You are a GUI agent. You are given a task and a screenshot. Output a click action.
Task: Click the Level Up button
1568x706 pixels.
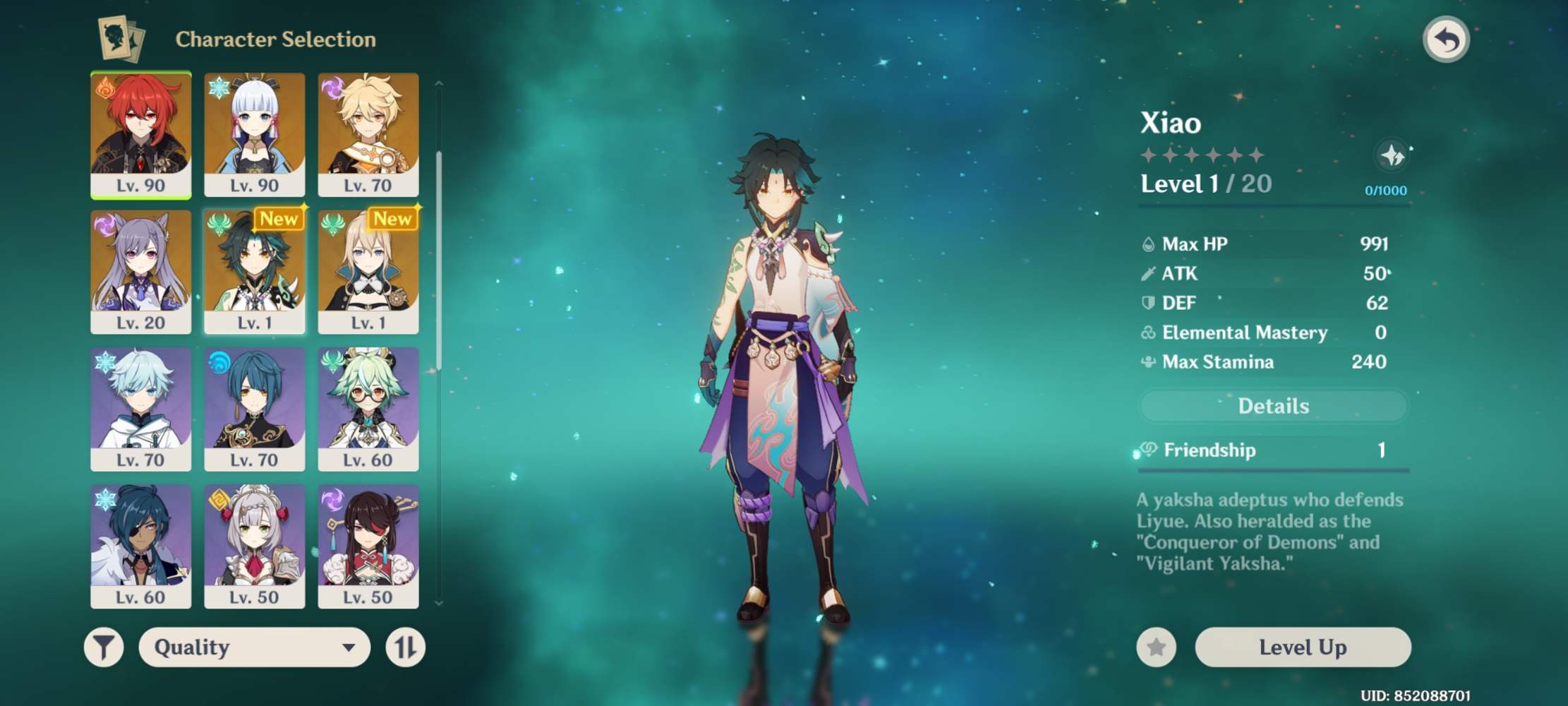coord(1302,647)
